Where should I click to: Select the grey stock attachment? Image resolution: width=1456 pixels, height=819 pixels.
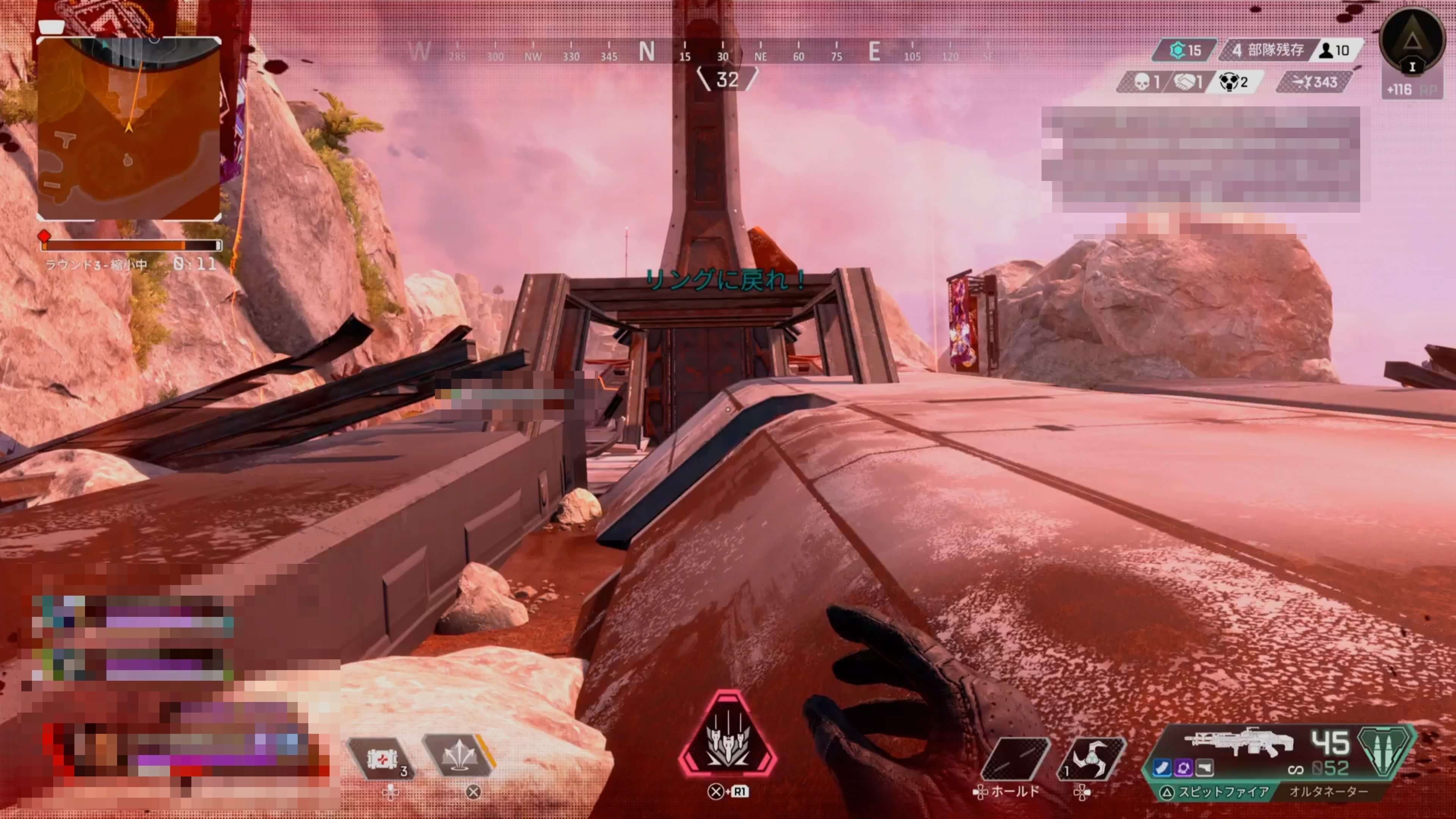click(1205, 767)
